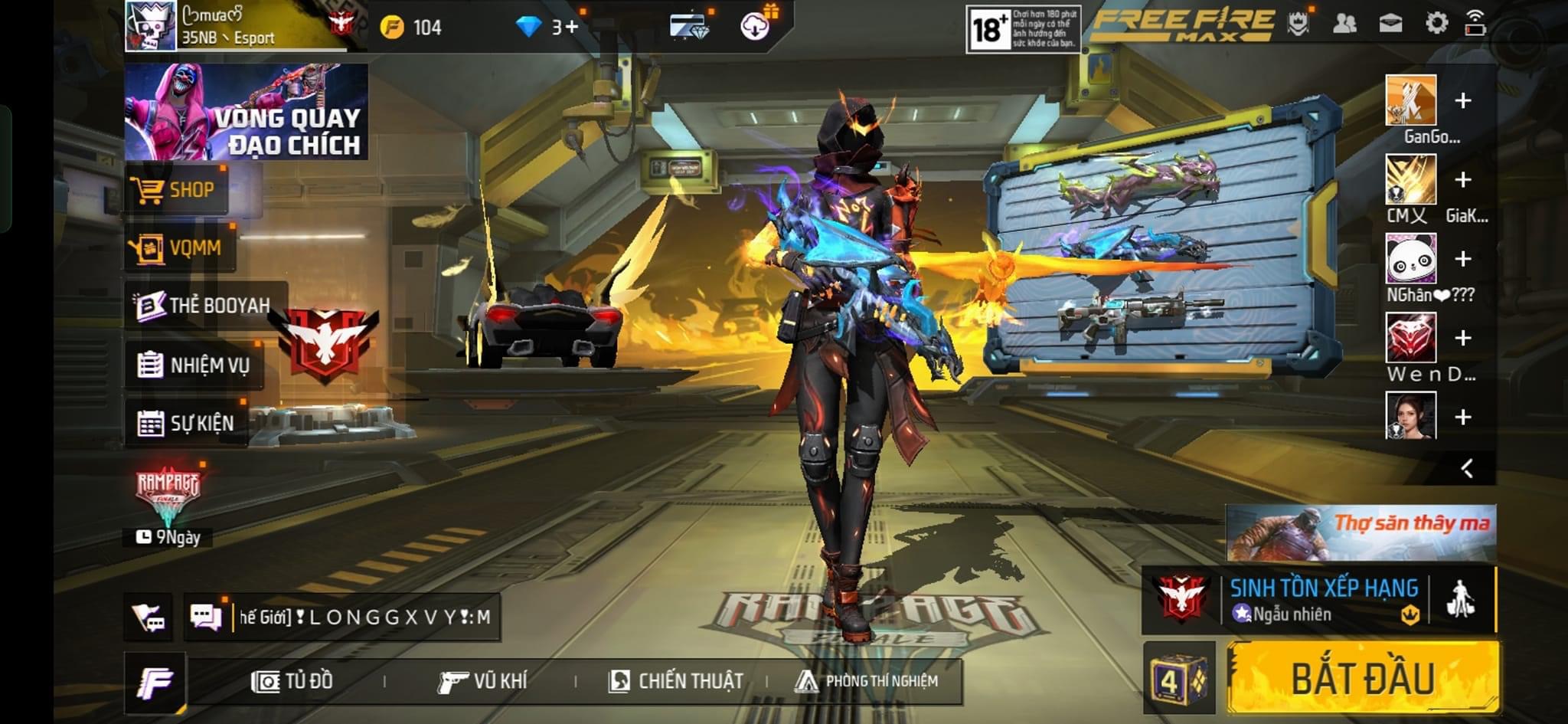The width and height of the screenshot is (1568, 724).
Task: Add diamonds with the plus button
Action: [571, 28]
